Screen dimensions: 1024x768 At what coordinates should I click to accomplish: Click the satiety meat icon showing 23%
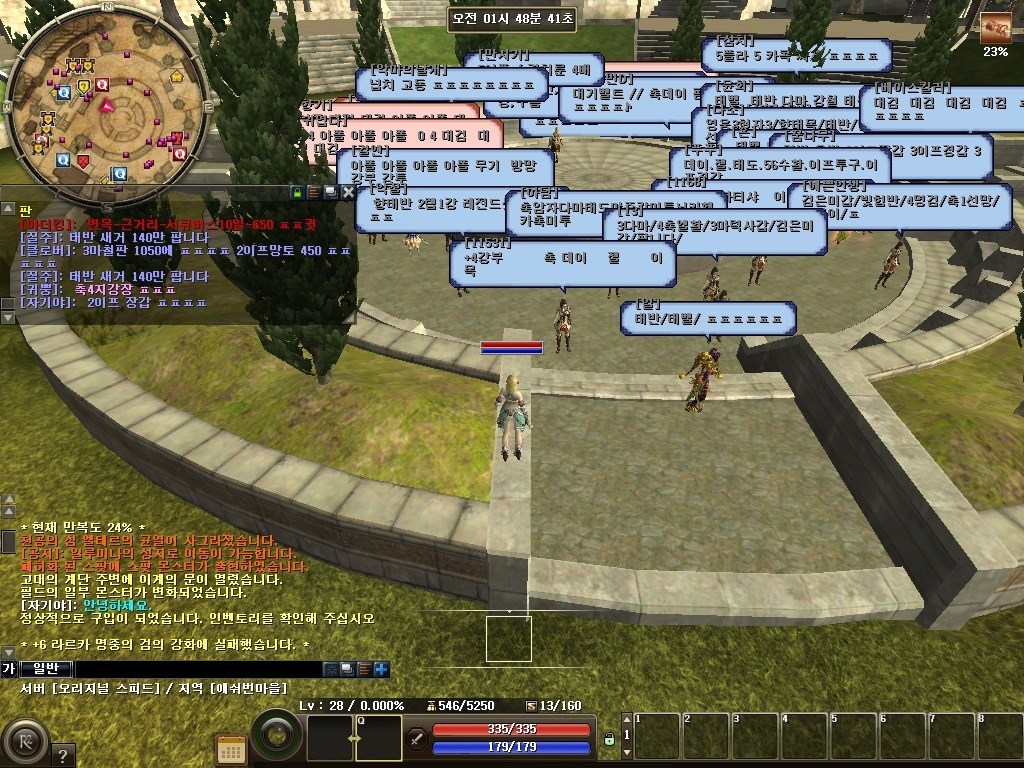tap(994, 27)
